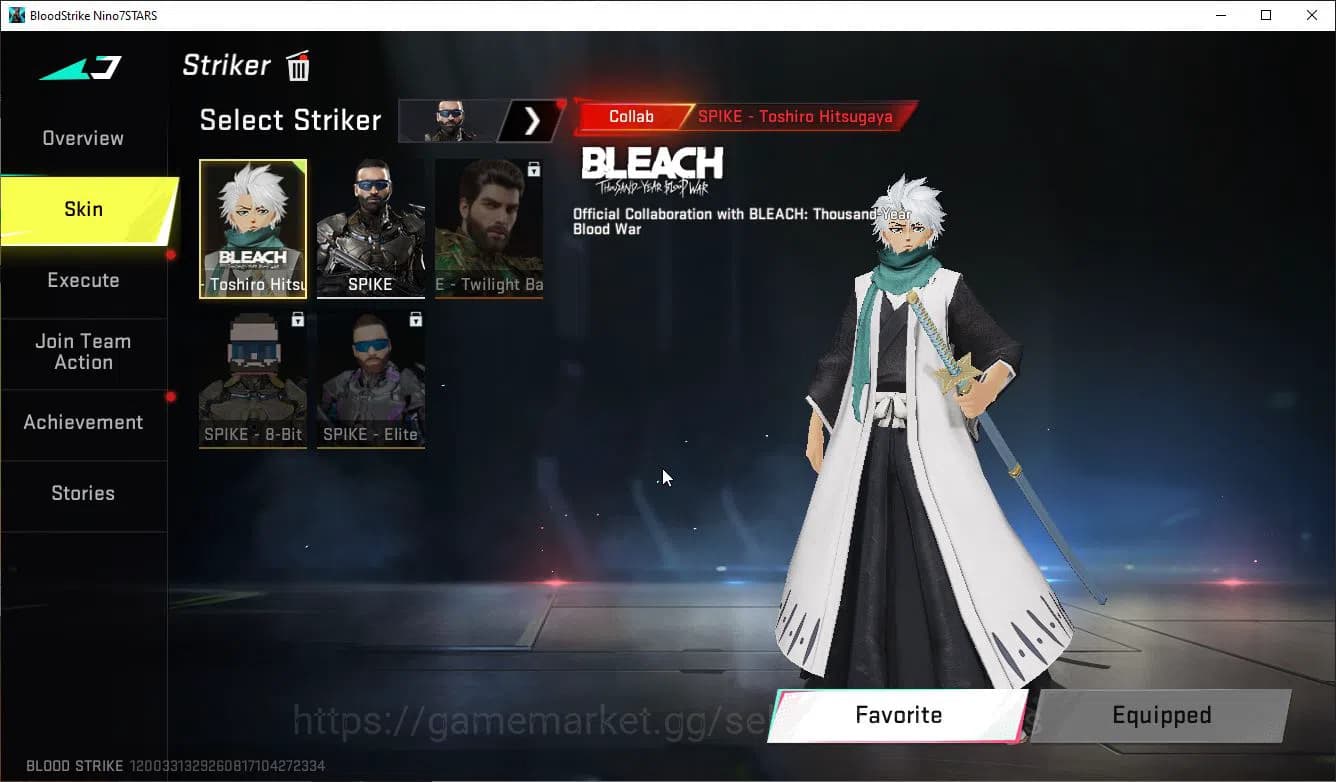Switch to the Collab category tab
1336x782 pixels.
tap(631, 116)
